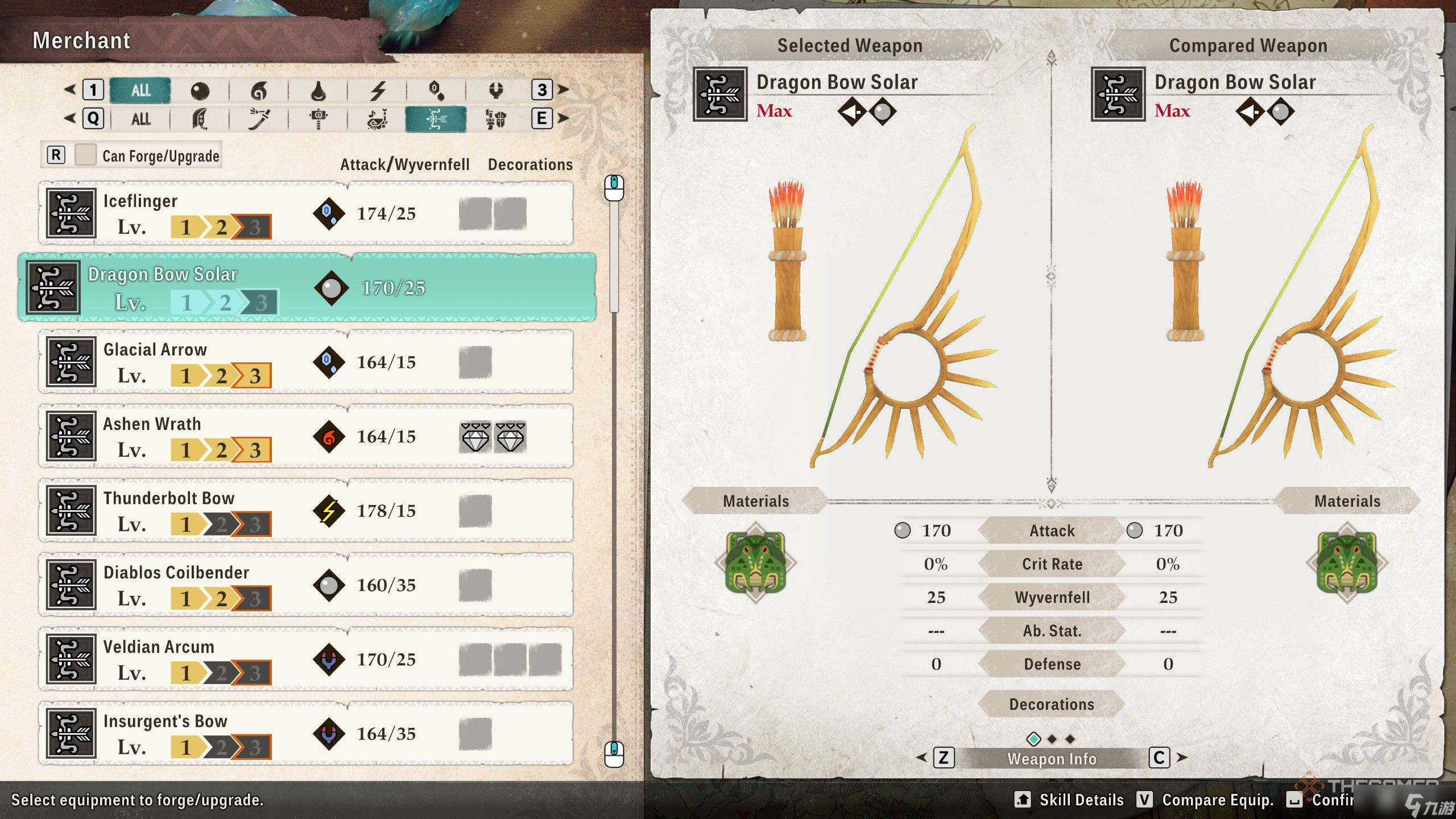The width and height of the screenshot is (1456, 819).
Task: Click the highlighted Dragon Bow Solar row
Action: pyautogui.click(x=307, y=288)
